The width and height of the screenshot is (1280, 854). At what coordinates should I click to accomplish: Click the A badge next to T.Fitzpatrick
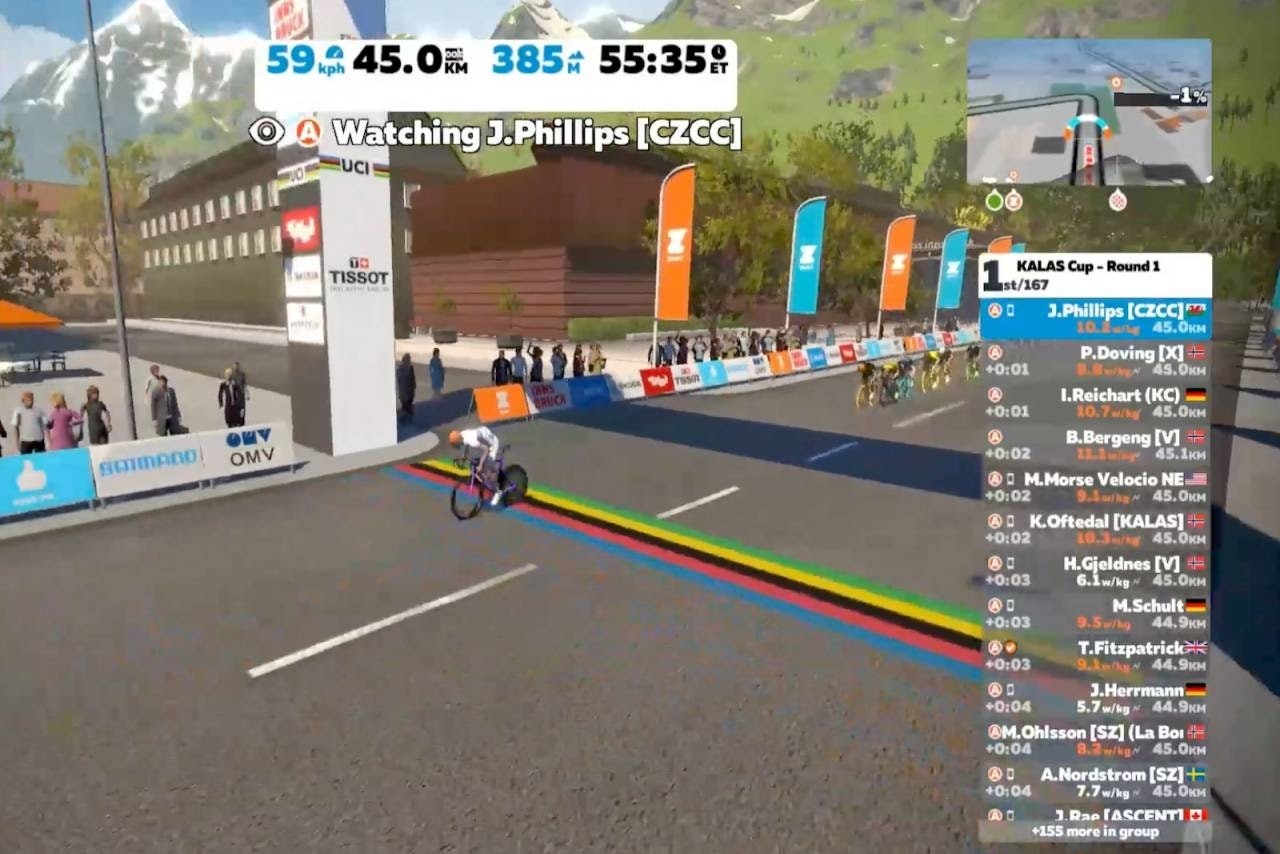pyautogui.click(x=995, y=648)
